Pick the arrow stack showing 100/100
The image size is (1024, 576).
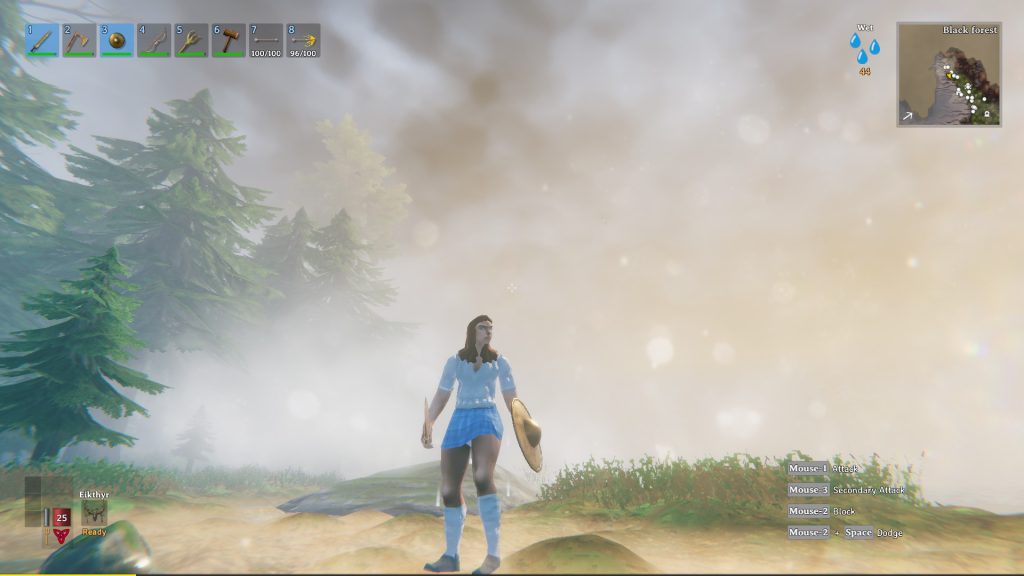266,40
